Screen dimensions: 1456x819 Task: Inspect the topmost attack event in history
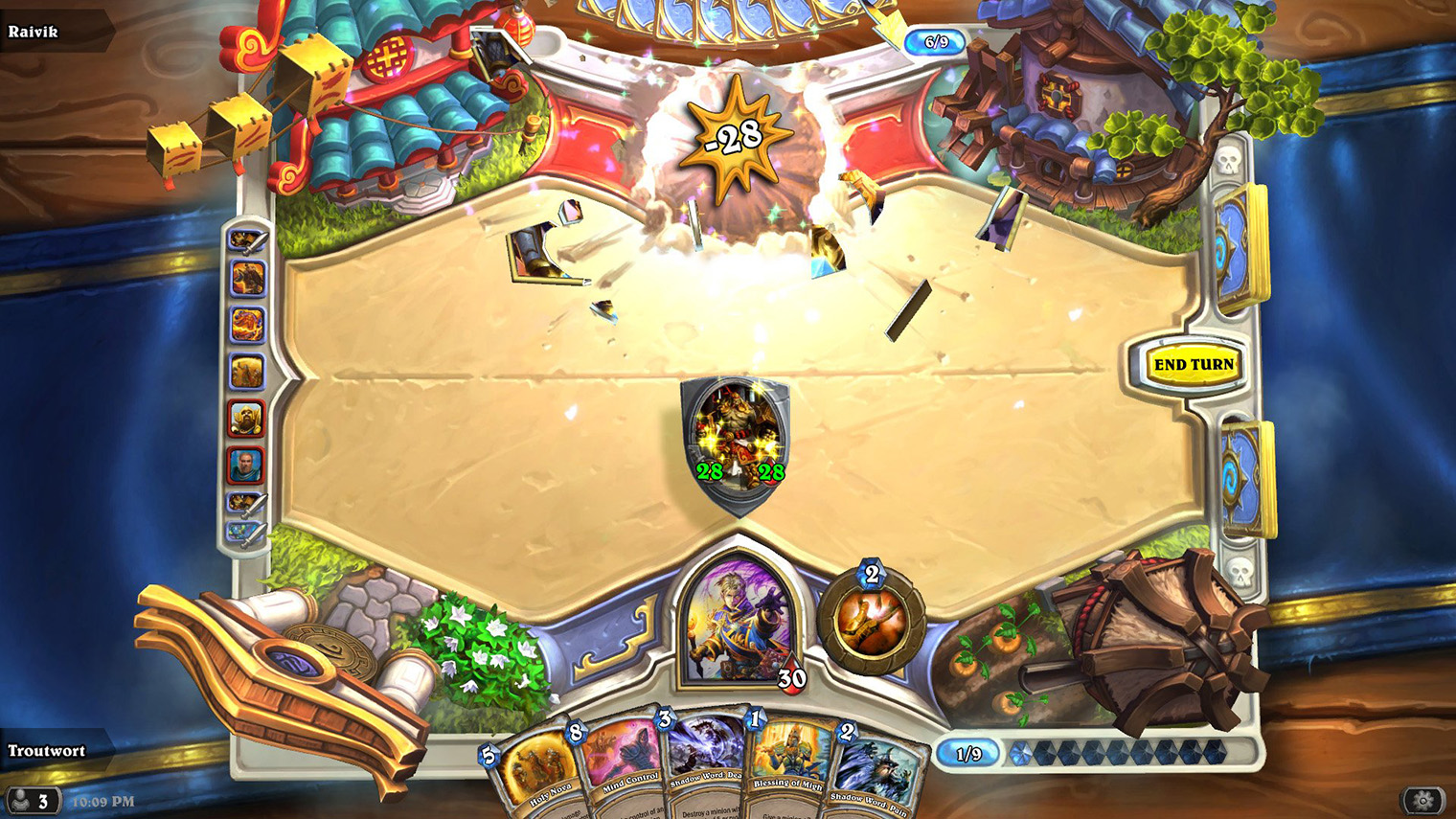click(249, 241)
